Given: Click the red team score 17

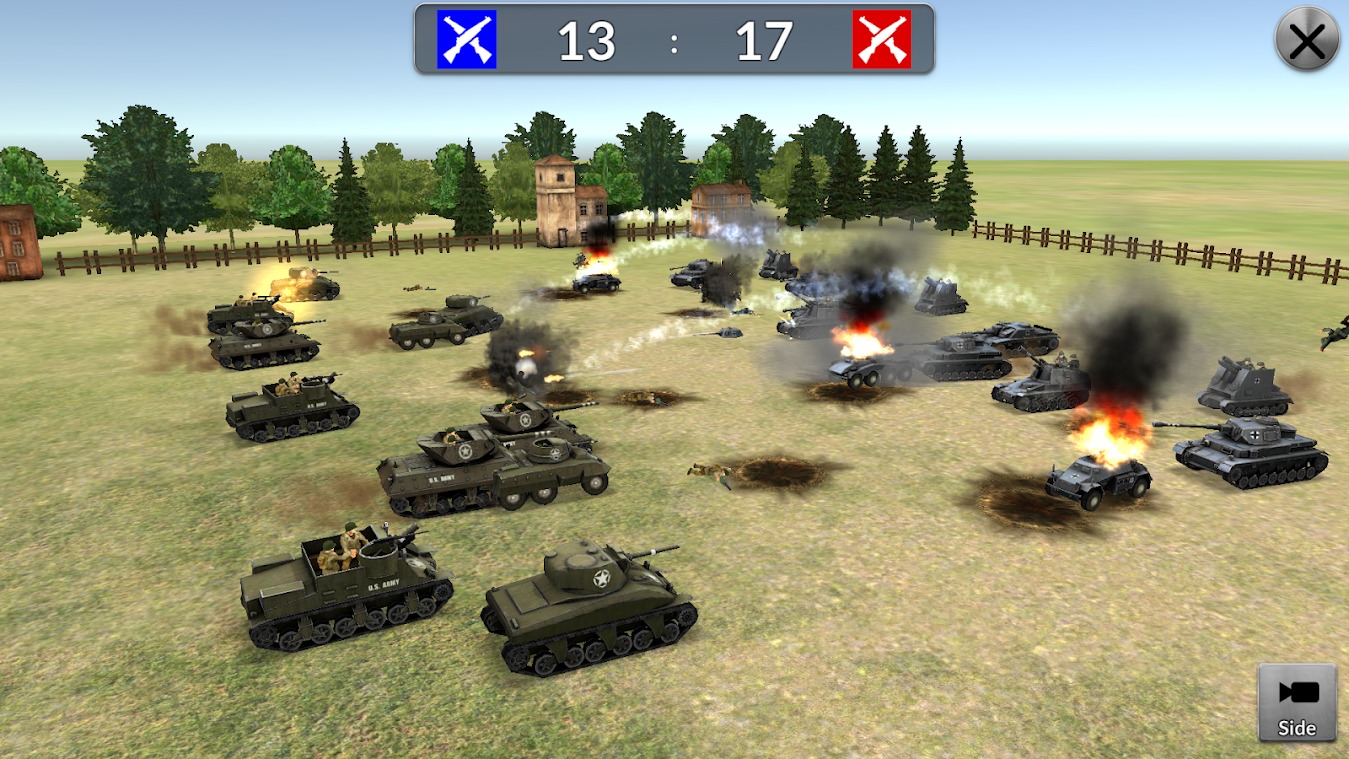Looking at the screenshot, I should point(762,41).
